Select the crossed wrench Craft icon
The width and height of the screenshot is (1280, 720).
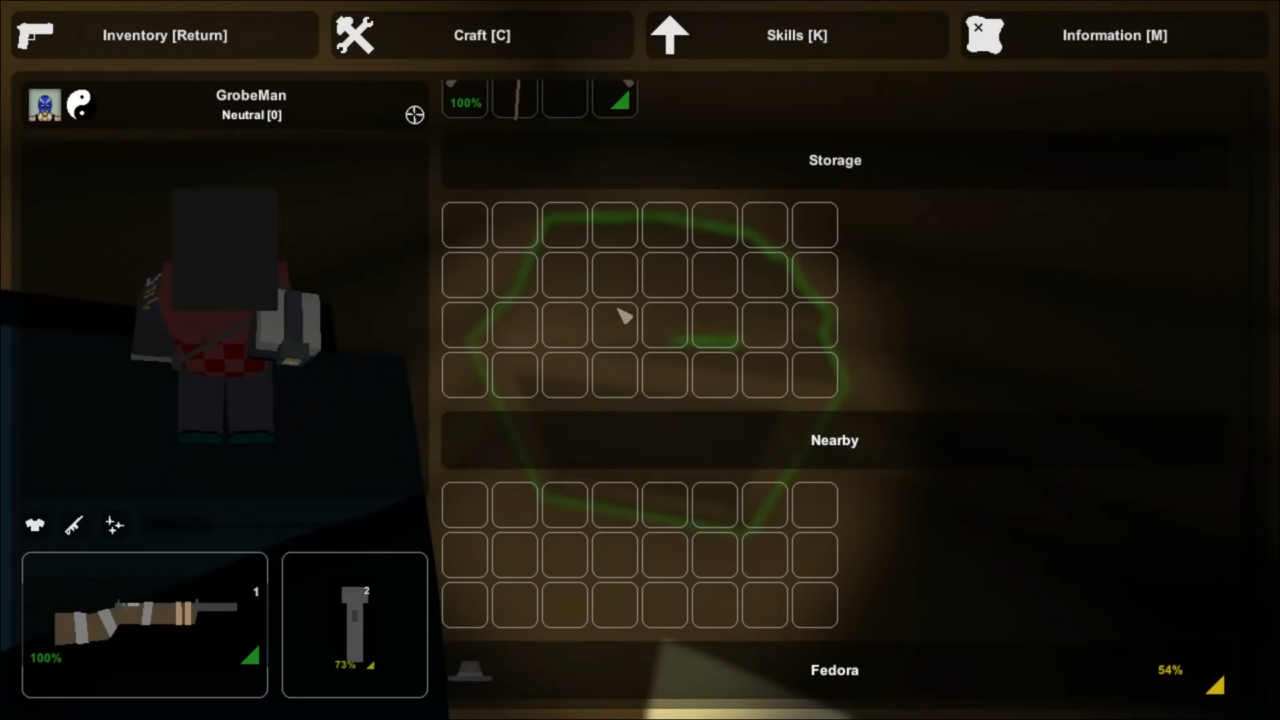click(355, 35)
